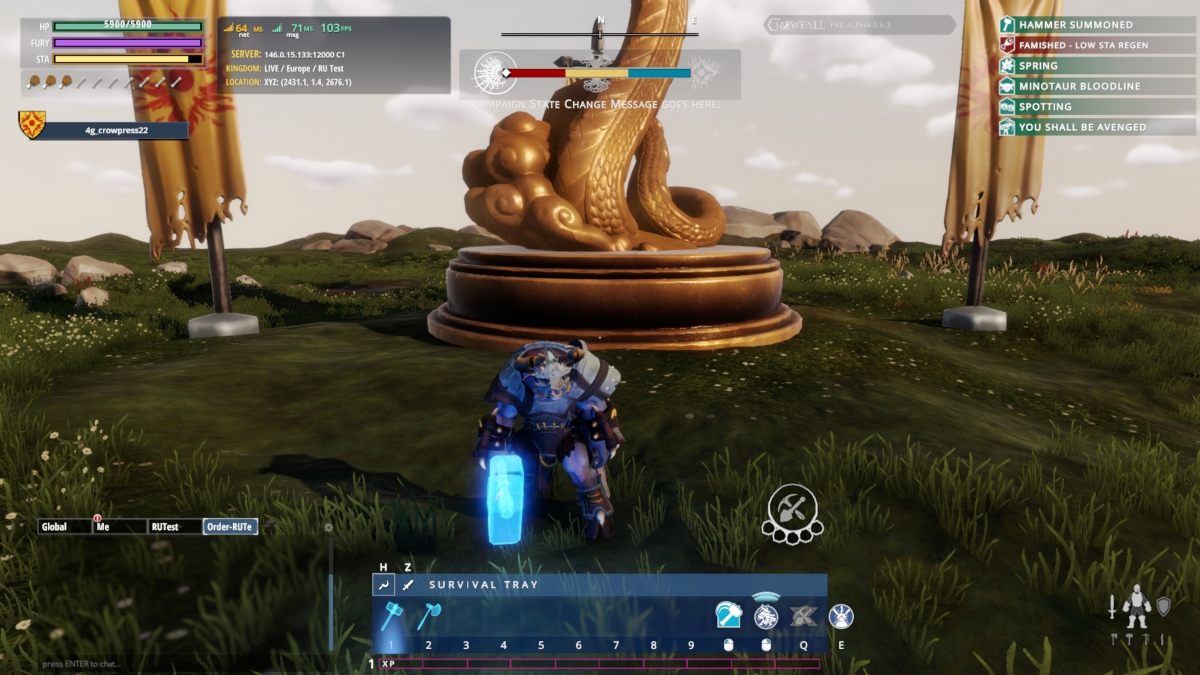Inspect the You Shall Be Avenged buff
1200x675 pixels.
coord(1075,127)
